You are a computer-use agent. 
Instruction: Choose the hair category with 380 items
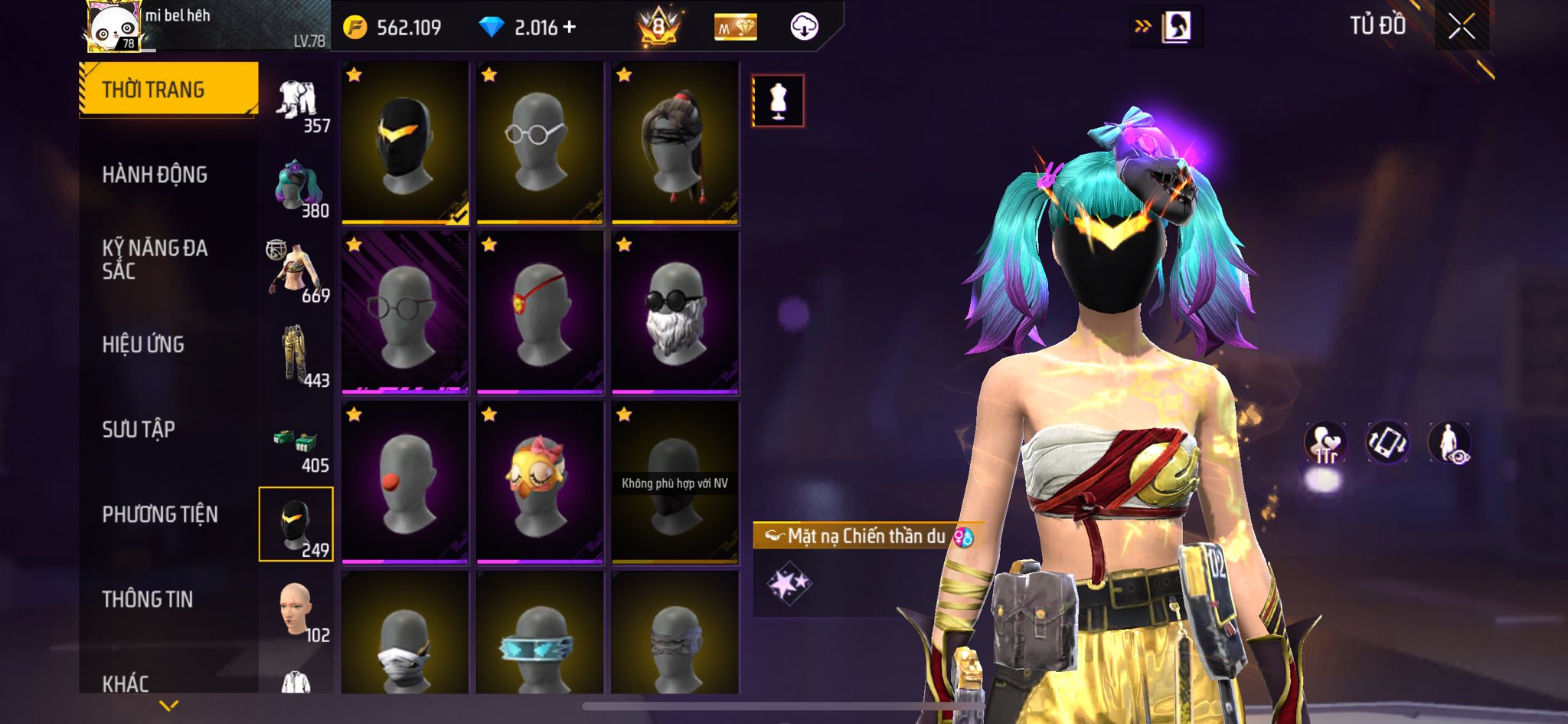point(297,186)
